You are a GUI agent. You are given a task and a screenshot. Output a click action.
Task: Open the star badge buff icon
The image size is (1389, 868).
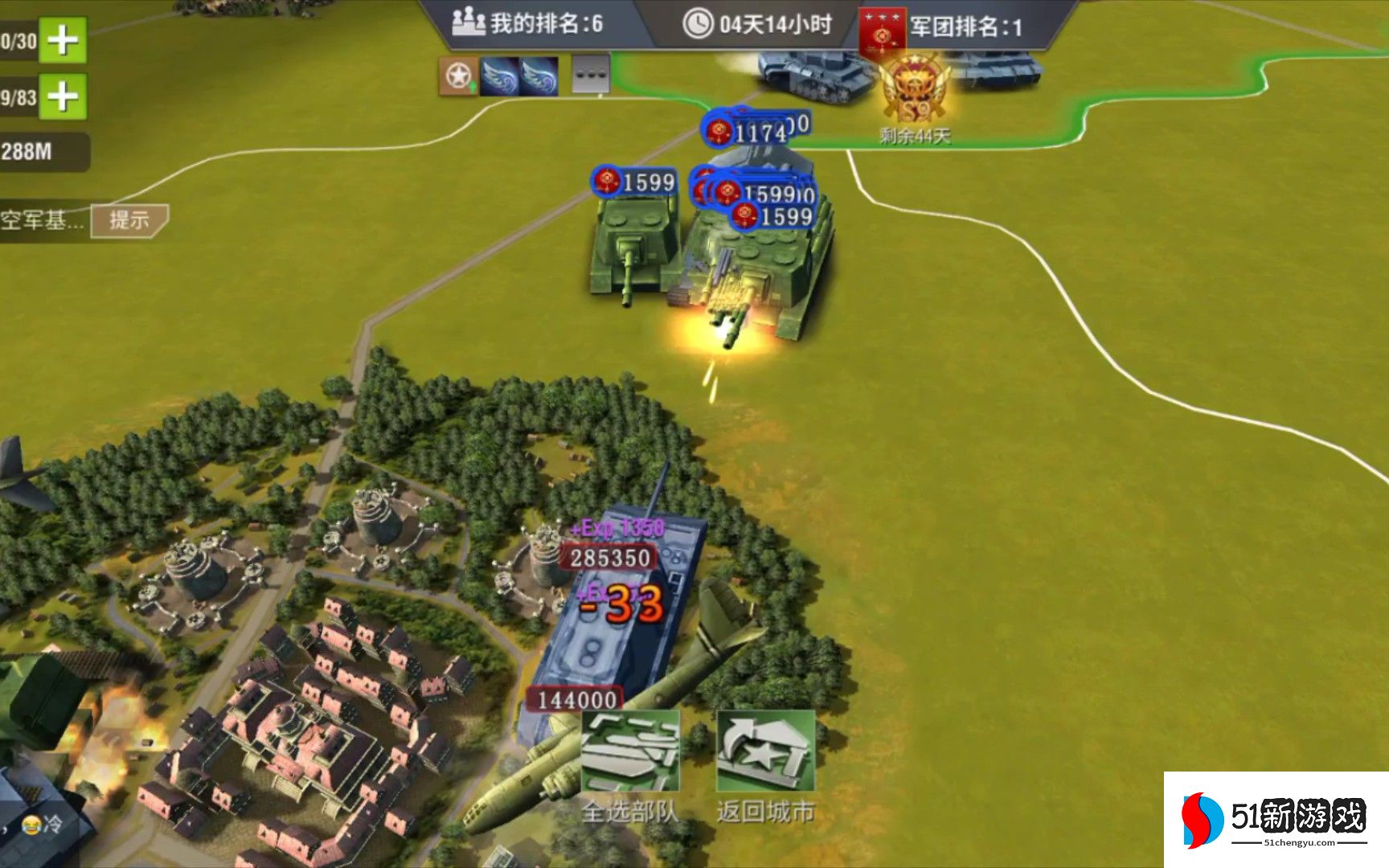[458, 76]
